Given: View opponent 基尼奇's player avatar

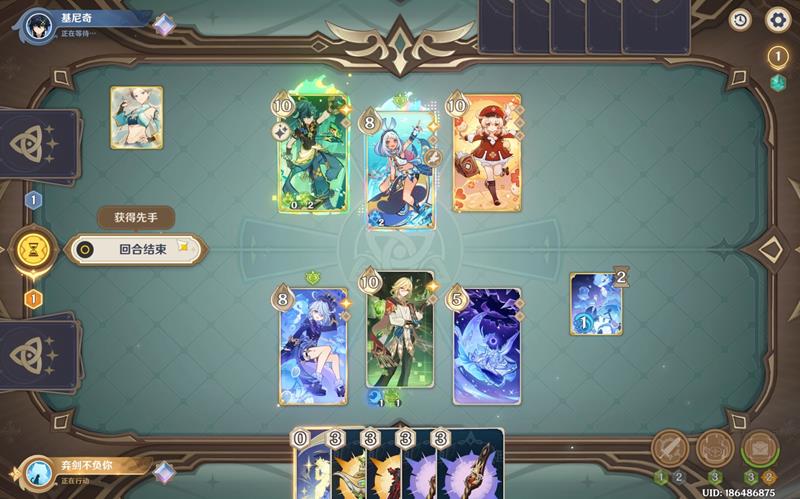Looking at the screenshot, I should coord(39,24).
